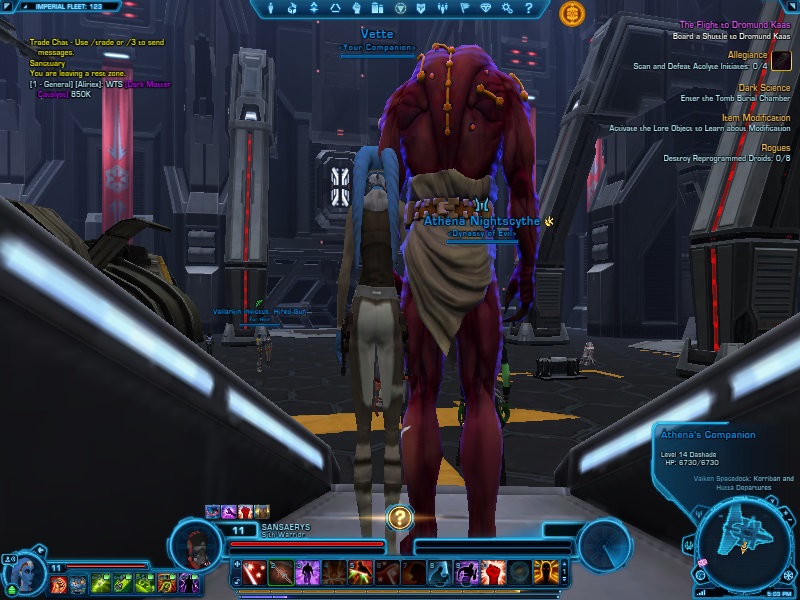
Task: Click the minimap with the ship icon
Action: (x=744, y=537)
